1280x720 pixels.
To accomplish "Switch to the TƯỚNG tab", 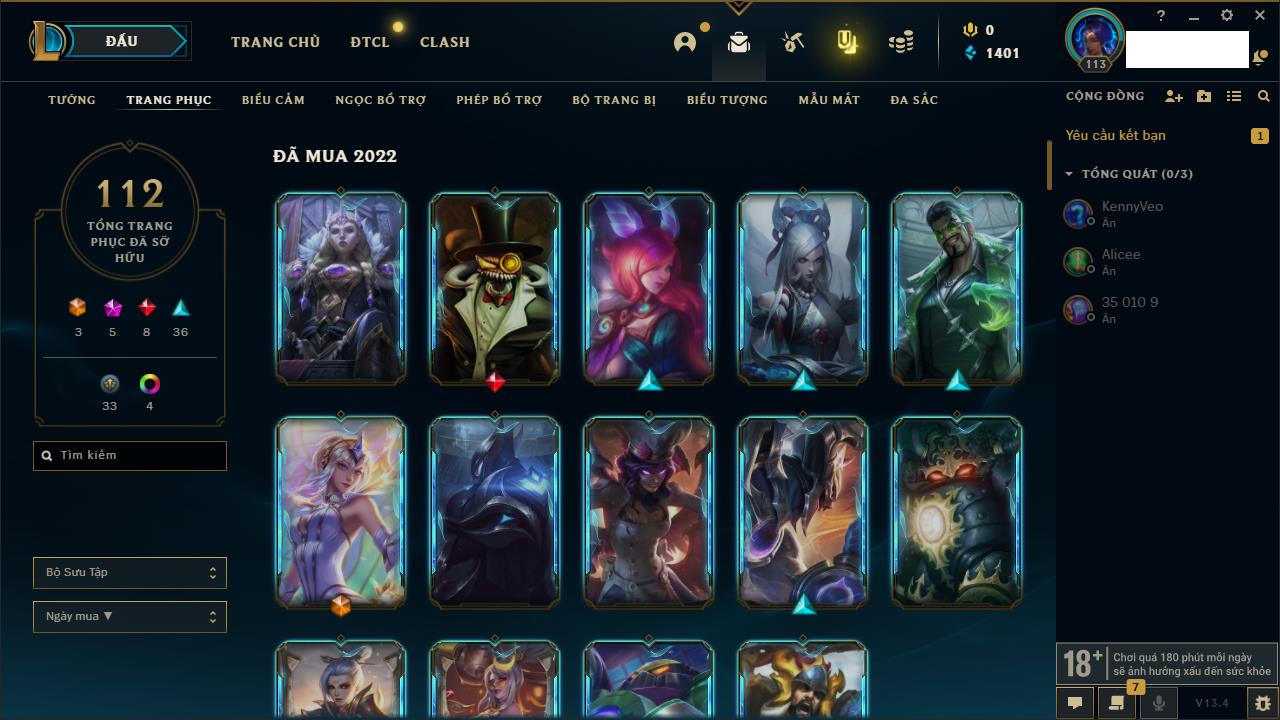I will point(72,100).
